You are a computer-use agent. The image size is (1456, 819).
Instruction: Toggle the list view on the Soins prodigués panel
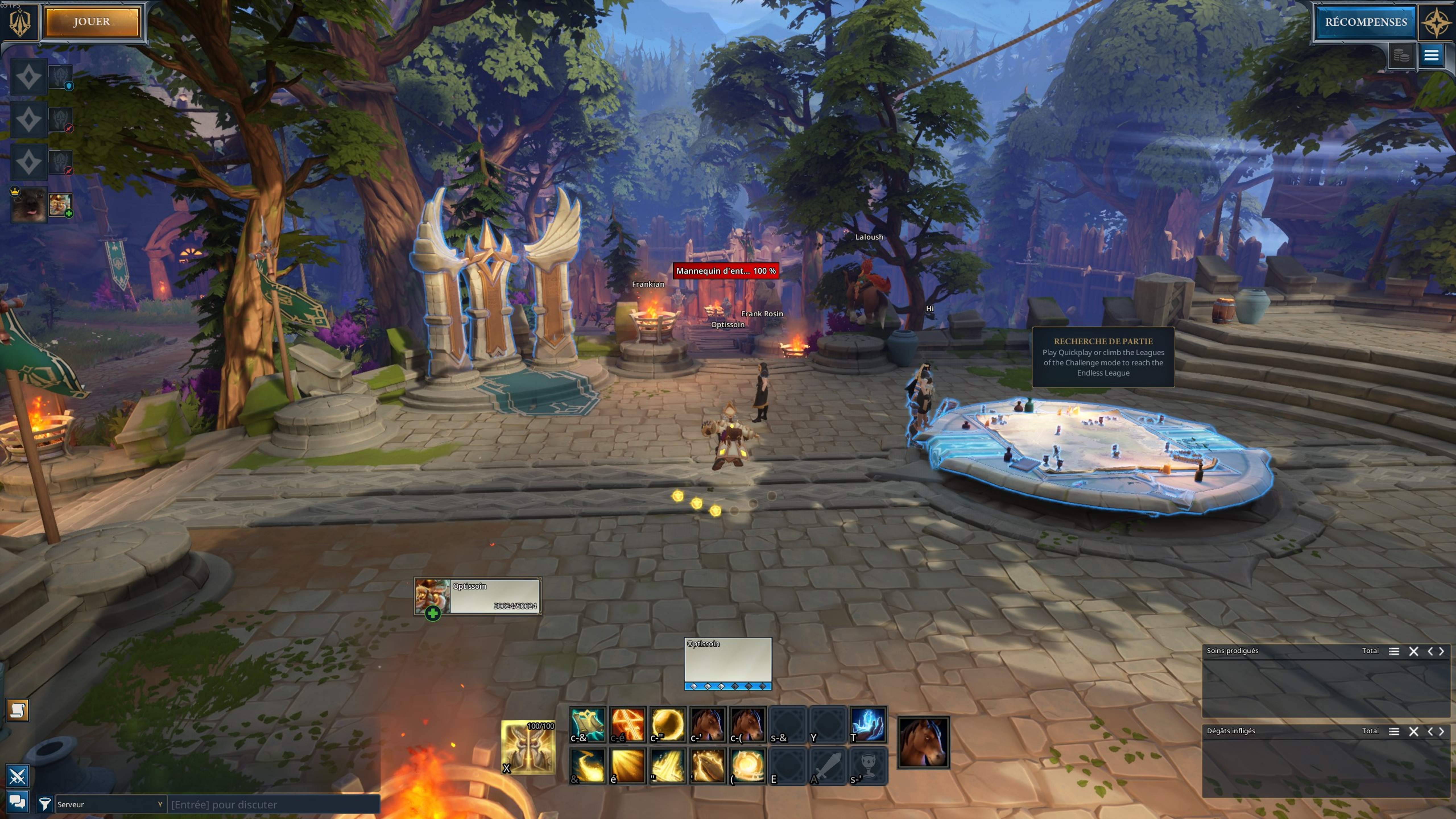(x=1394, y=651)
